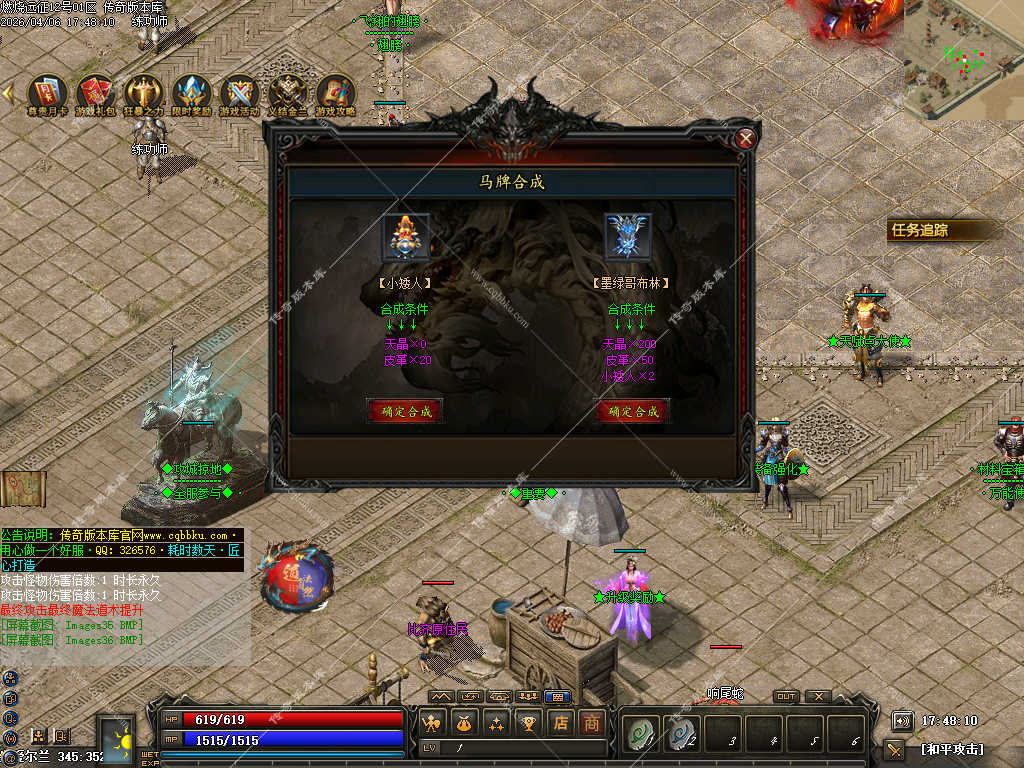Open the 游戏礼包 gift pack
This screenshot has height=768, width=1024.
(x=96, y=93)
